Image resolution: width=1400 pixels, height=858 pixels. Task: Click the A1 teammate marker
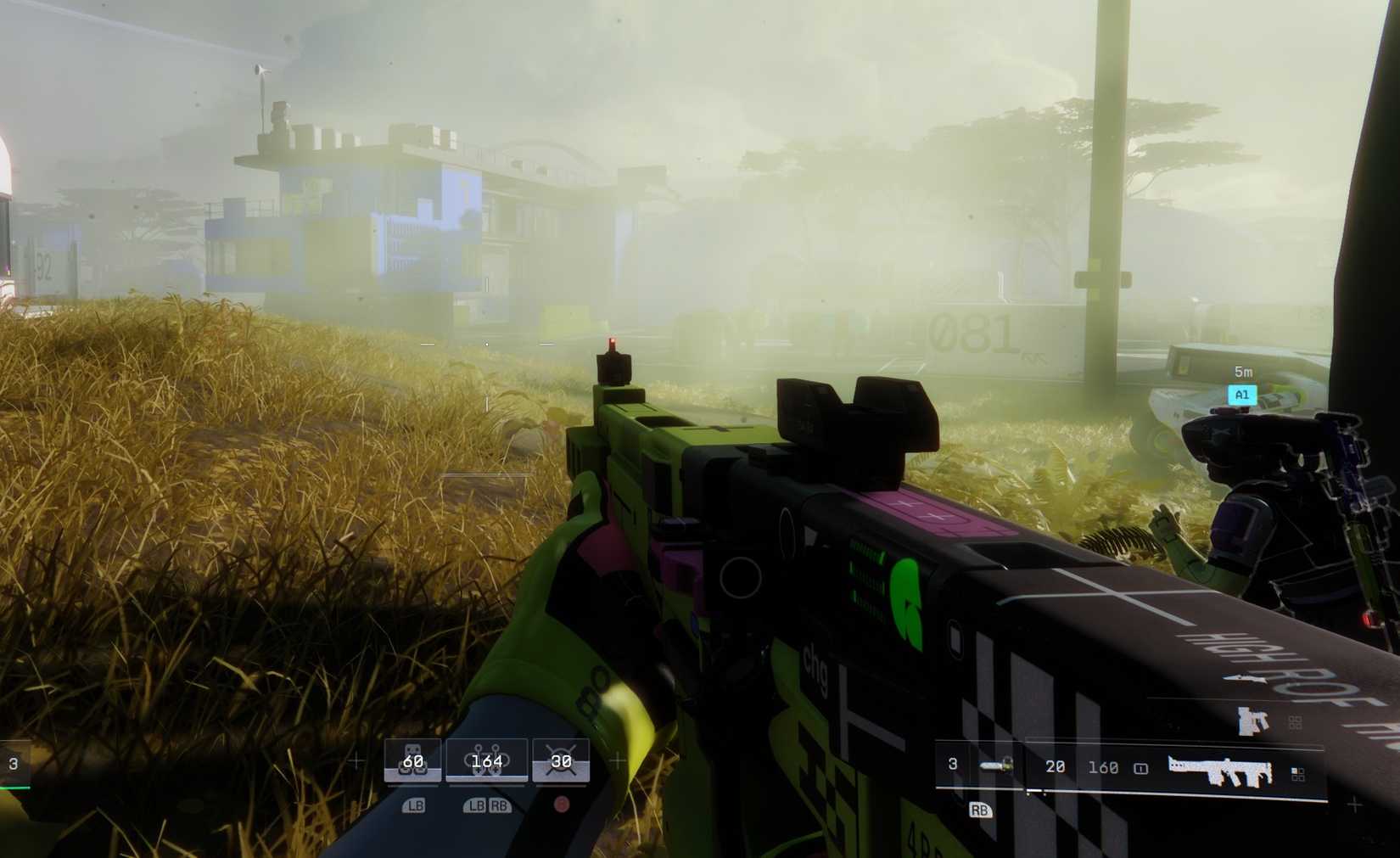tap(1241, 395)
